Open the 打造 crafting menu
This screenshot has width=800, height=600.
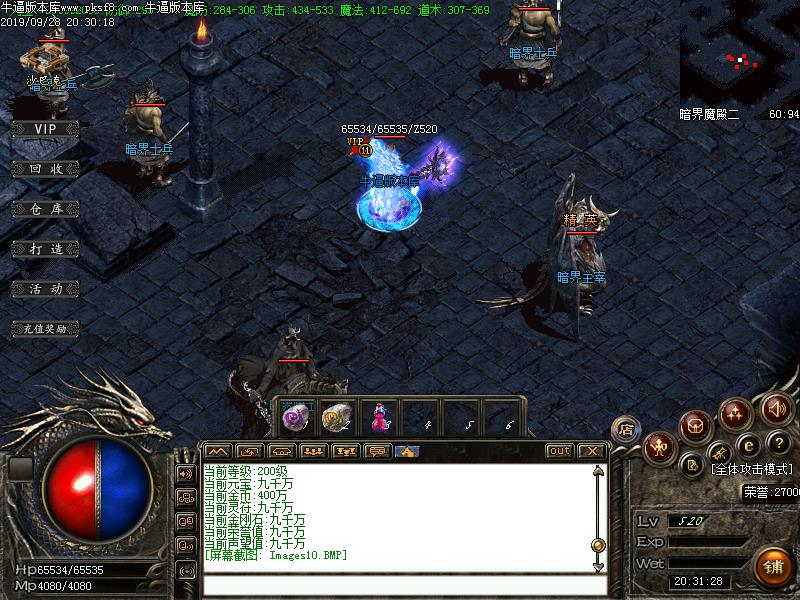(x=44, y=248)
